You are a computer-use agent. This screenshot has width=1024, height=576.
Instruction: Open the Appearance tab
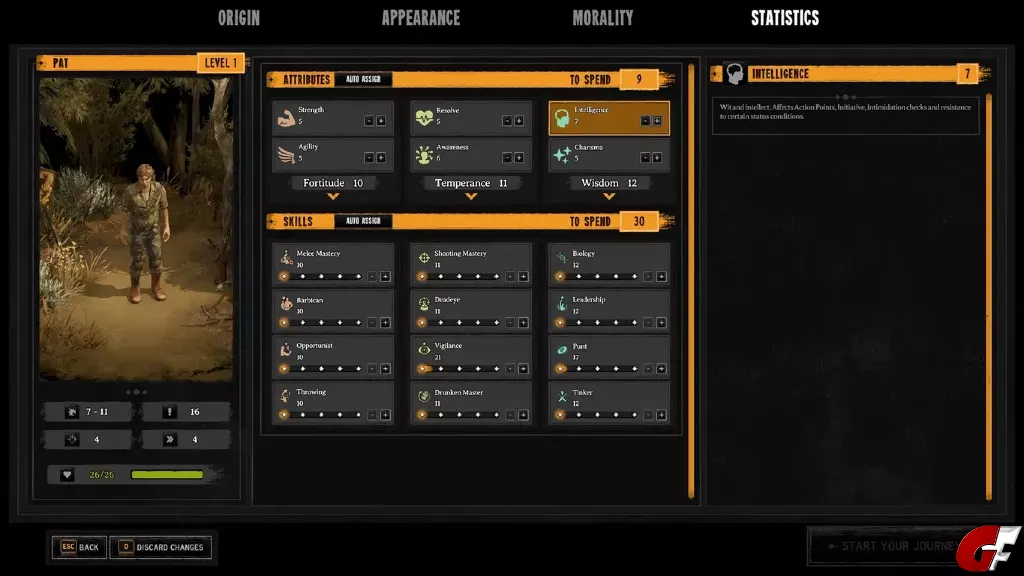tap(420, 18)
